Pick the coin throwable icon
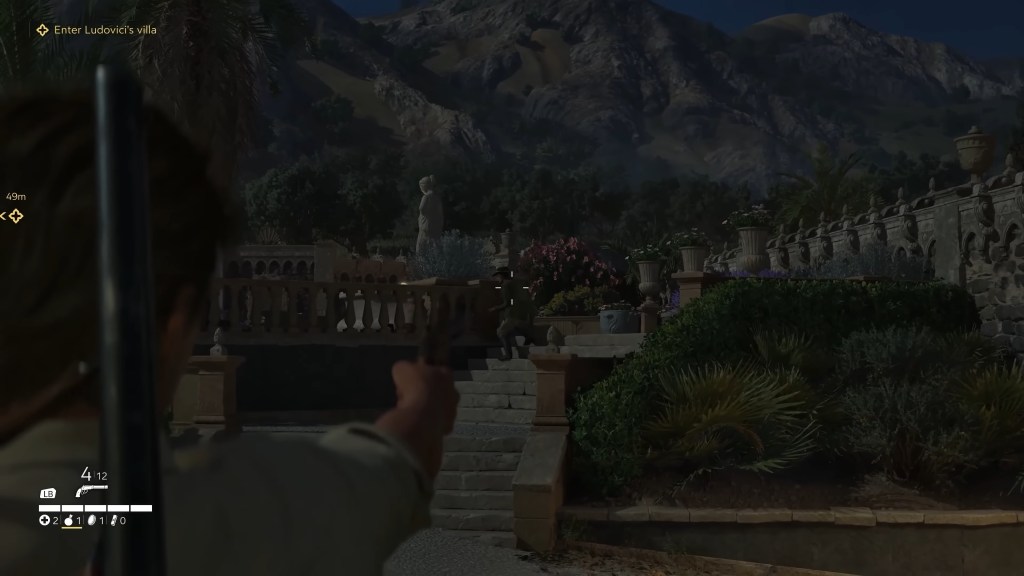This screenshot has height=576, width=1024. tap(91, 520)
